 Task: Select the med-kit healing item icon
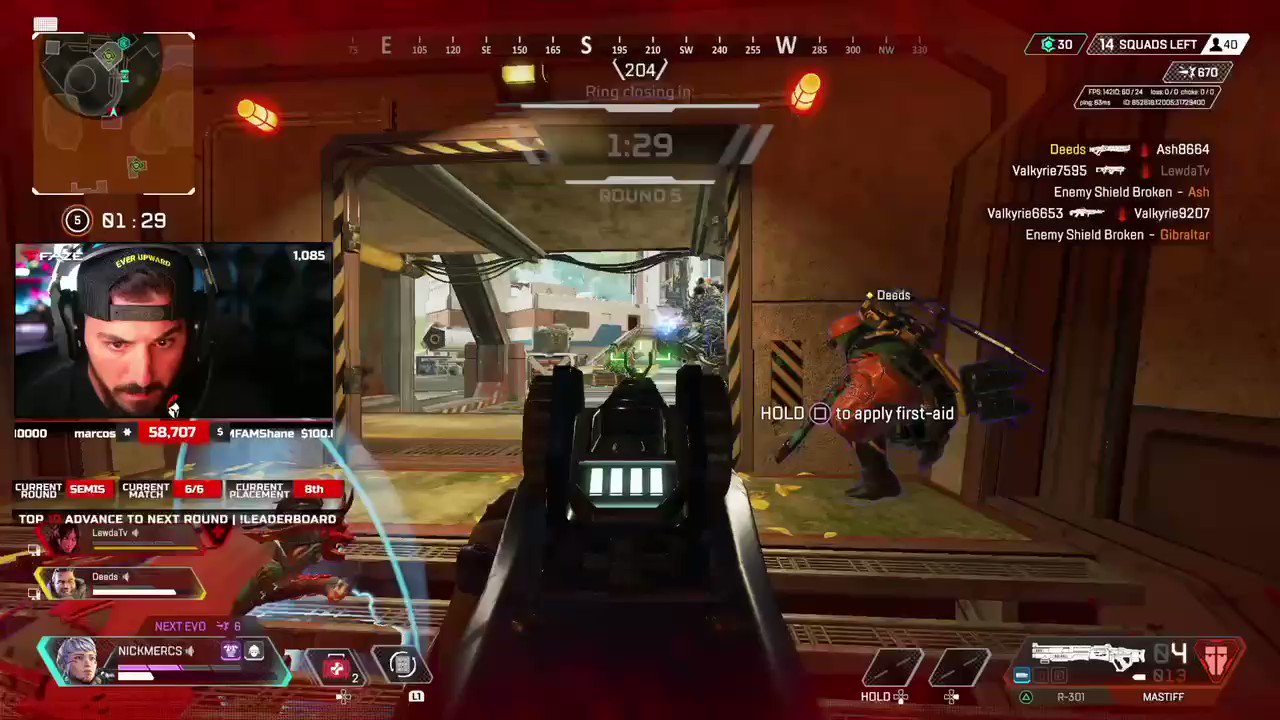(336, 667)
